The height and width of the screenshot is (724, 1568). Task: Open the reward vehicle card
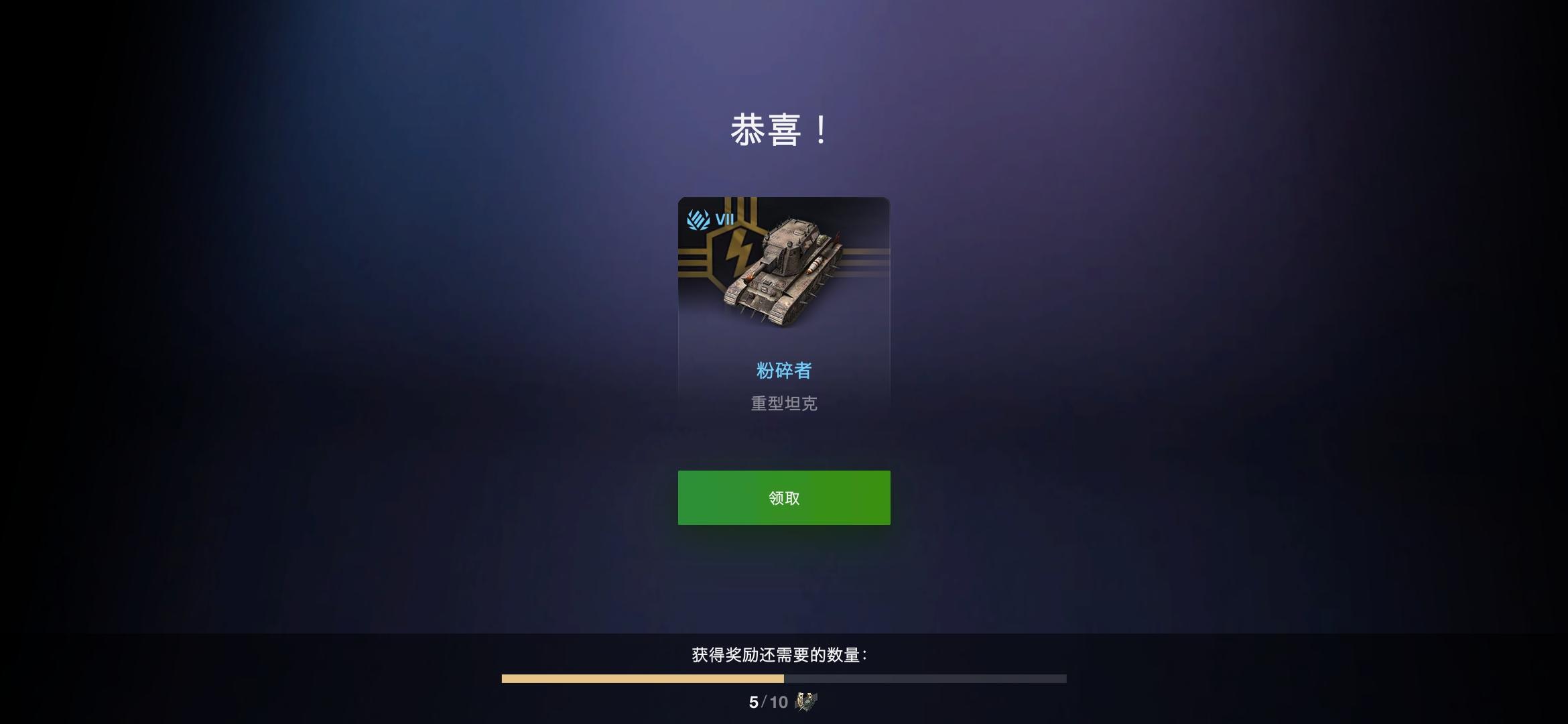(784, 308)
